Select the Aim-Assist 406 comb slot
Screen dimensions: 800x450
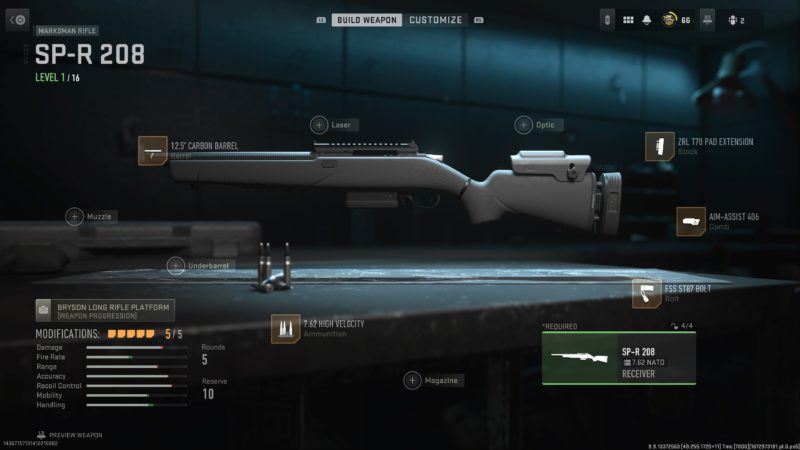691,221
